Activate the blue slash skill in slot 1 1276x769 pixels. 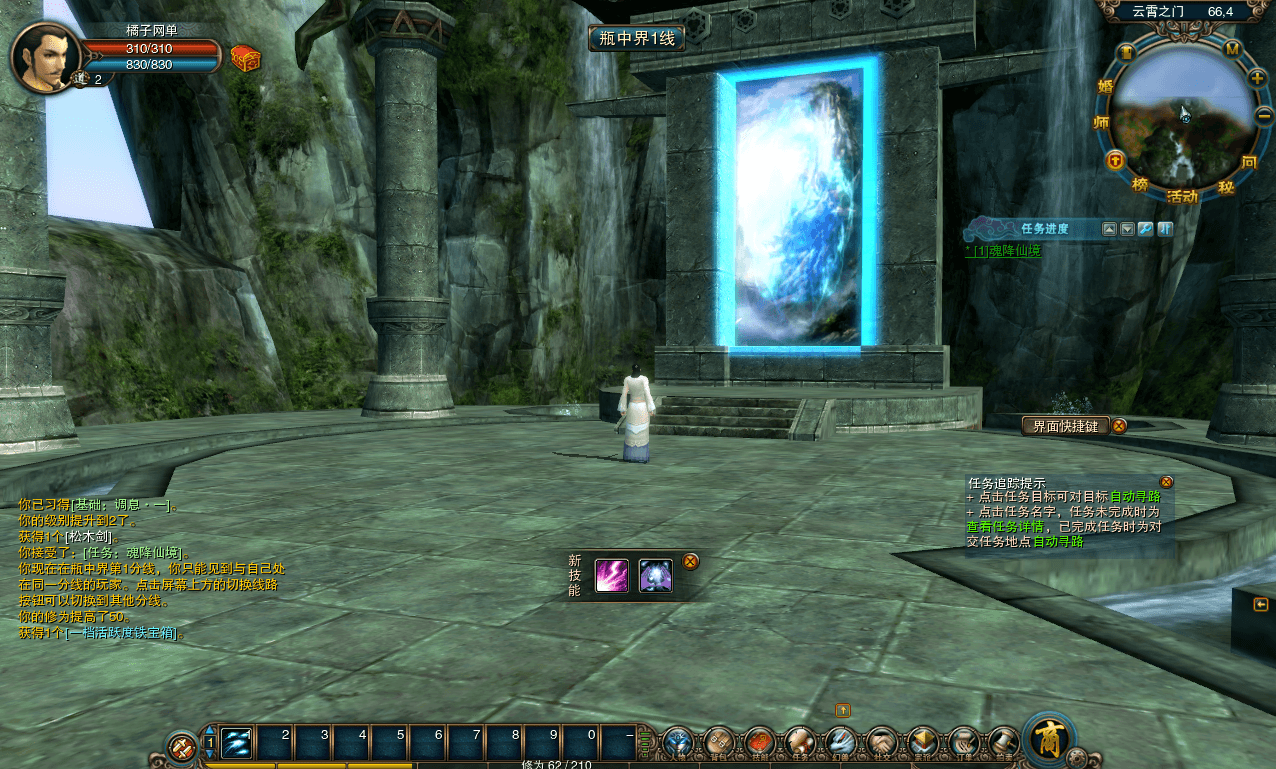click(x=237, y=743)
